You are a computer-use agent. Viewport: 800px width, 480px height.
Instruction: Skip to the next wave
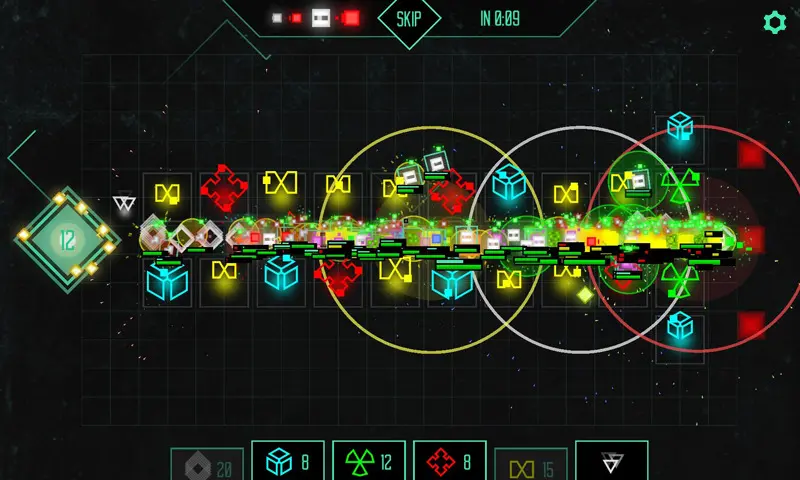click(409, 19)
